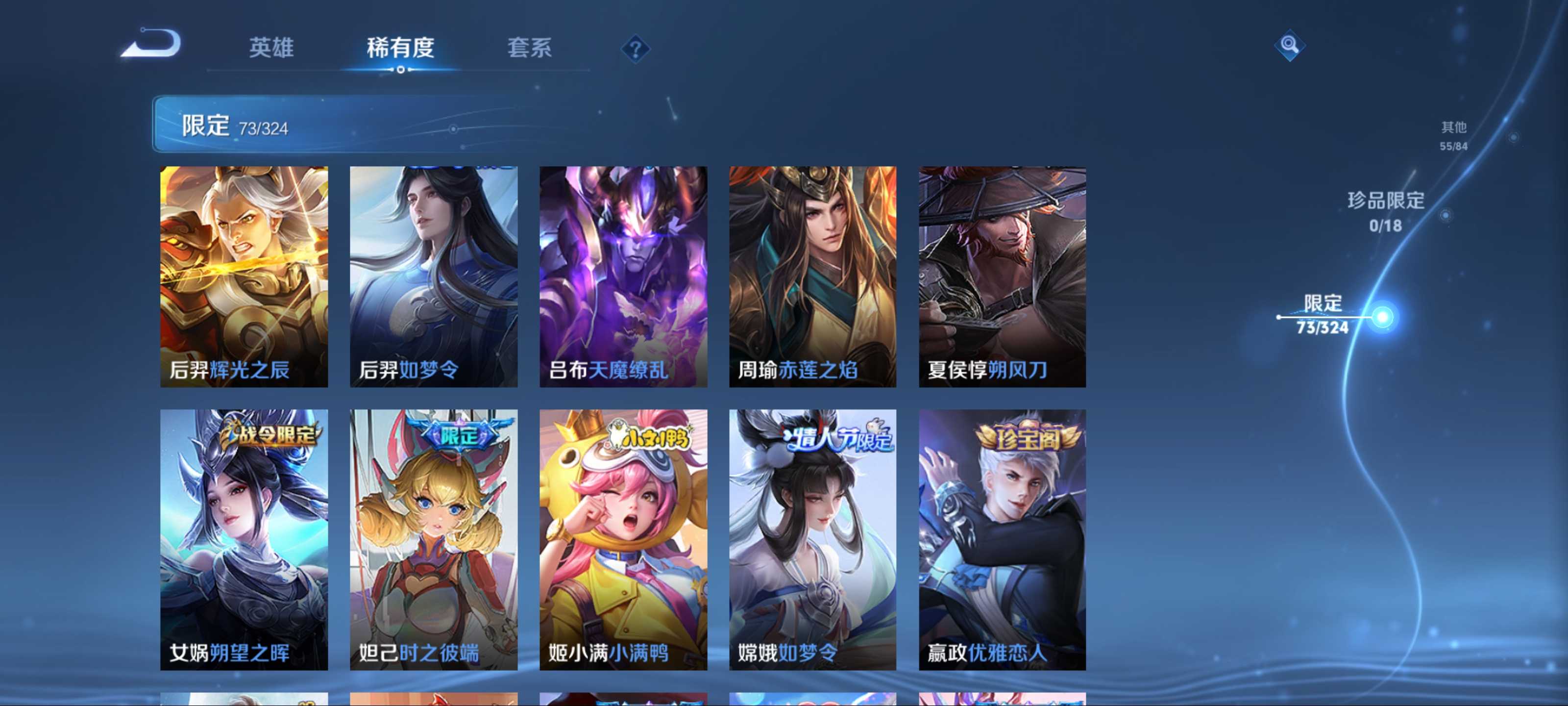Screen dimensions: 1568x706
Task: Select the 稀有度 tab
Action: (x=400, y=48)
